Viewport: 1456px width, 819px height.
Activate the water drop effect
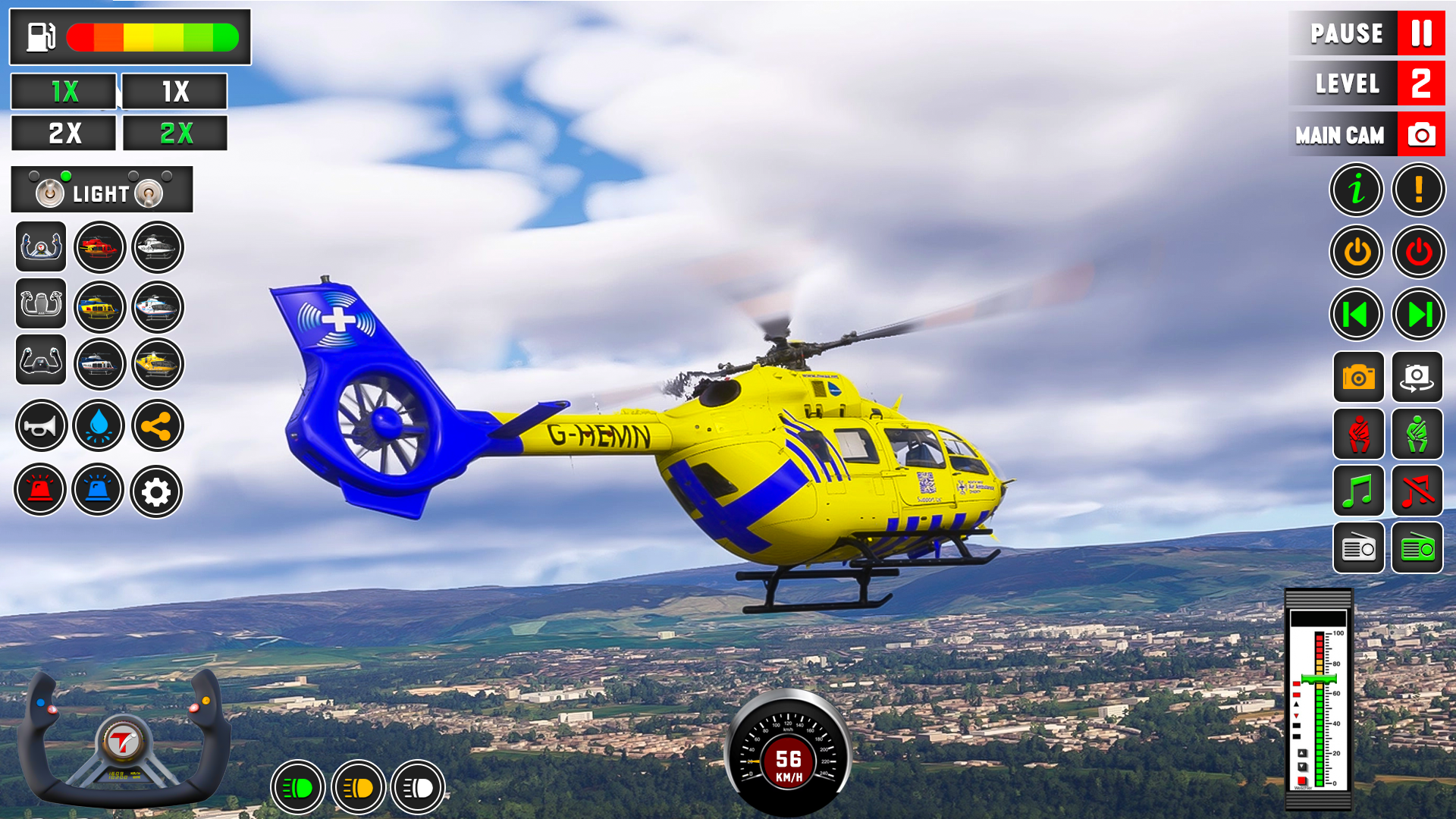99,426
